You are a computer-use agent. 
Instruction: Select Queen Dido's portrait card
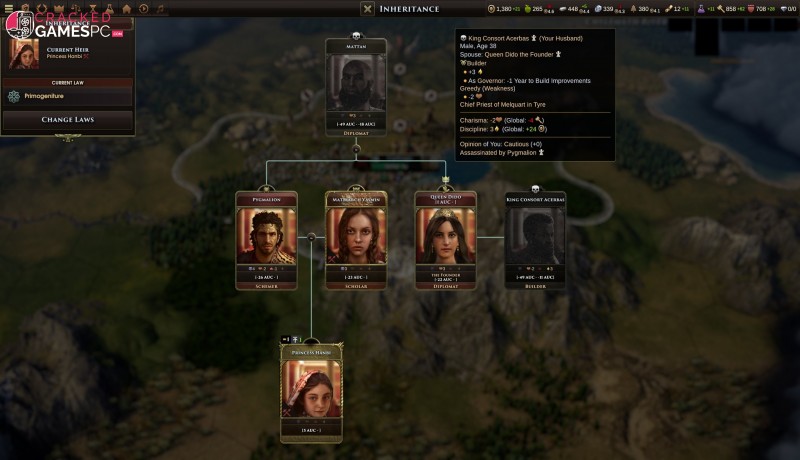tap(446, 240)
